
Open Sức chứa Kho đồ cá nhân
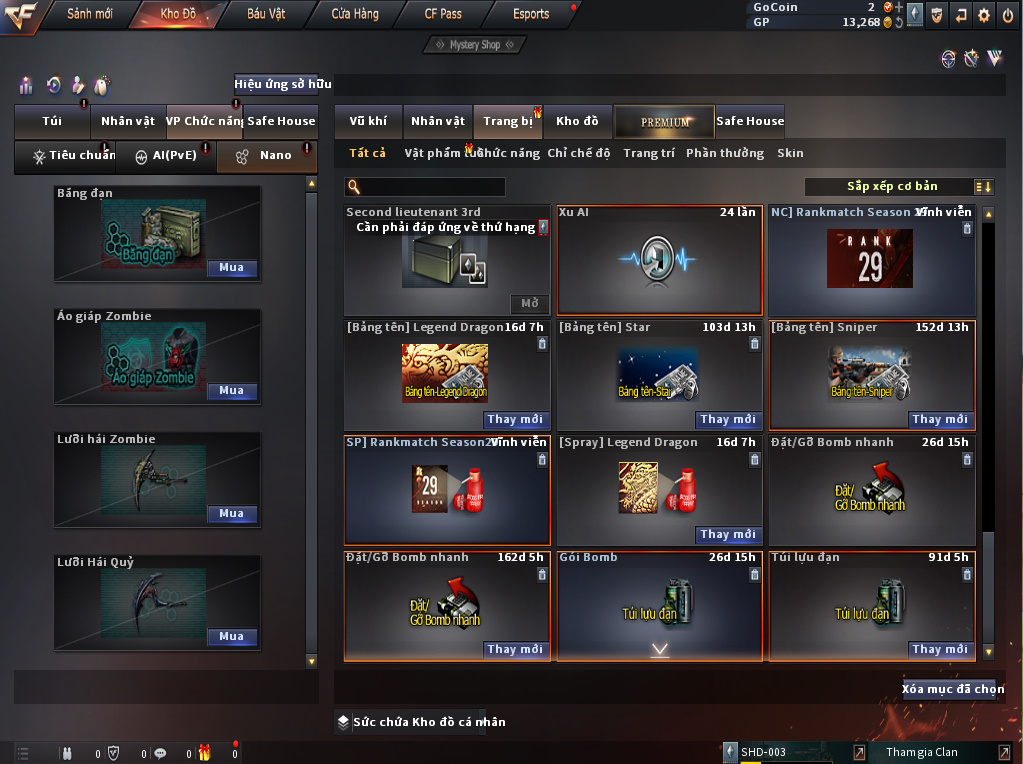(421, 722)
